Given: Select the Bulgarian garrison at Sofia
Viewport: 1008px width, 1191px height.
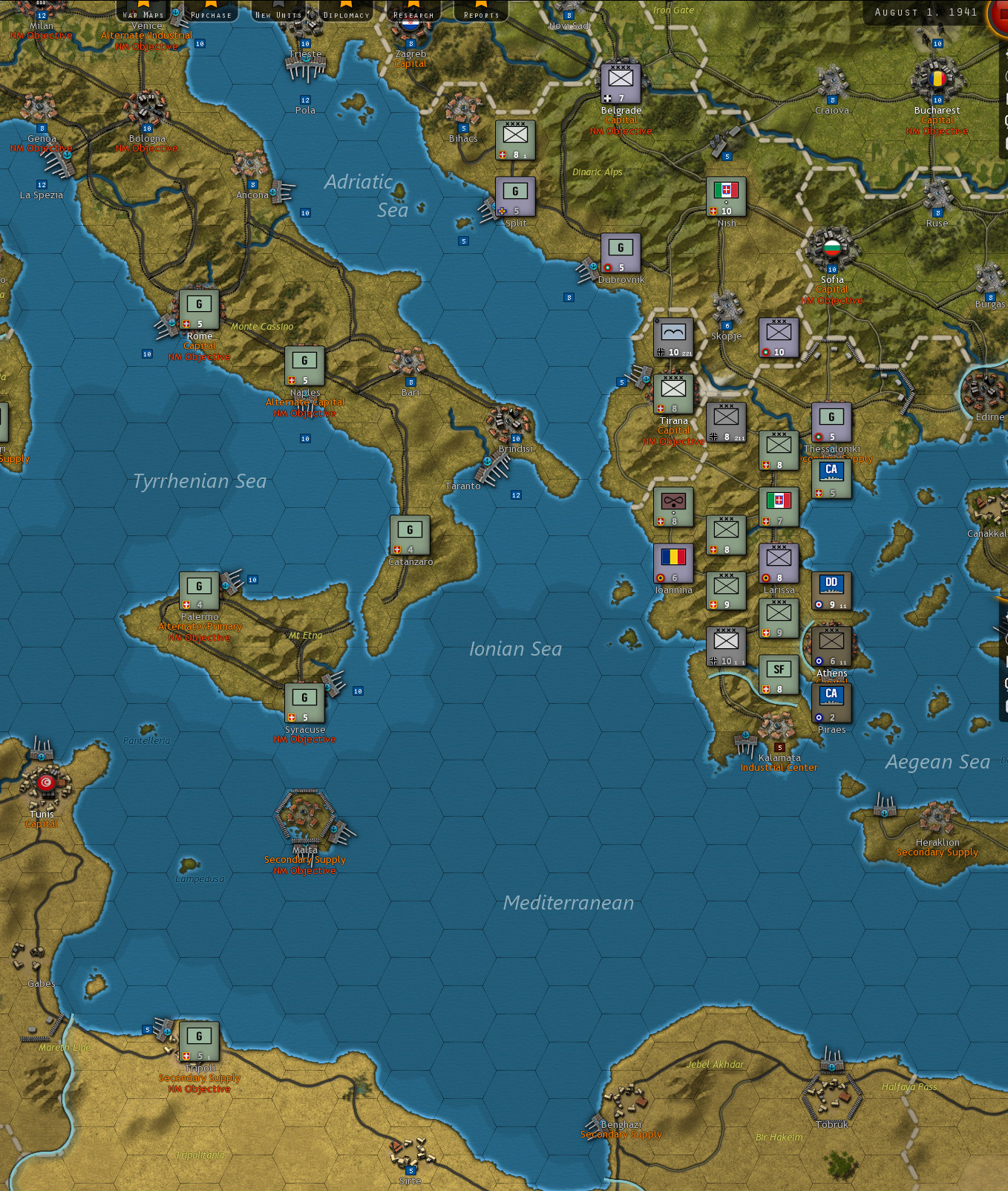Looking at the screenshot, I should coord(833,252).
